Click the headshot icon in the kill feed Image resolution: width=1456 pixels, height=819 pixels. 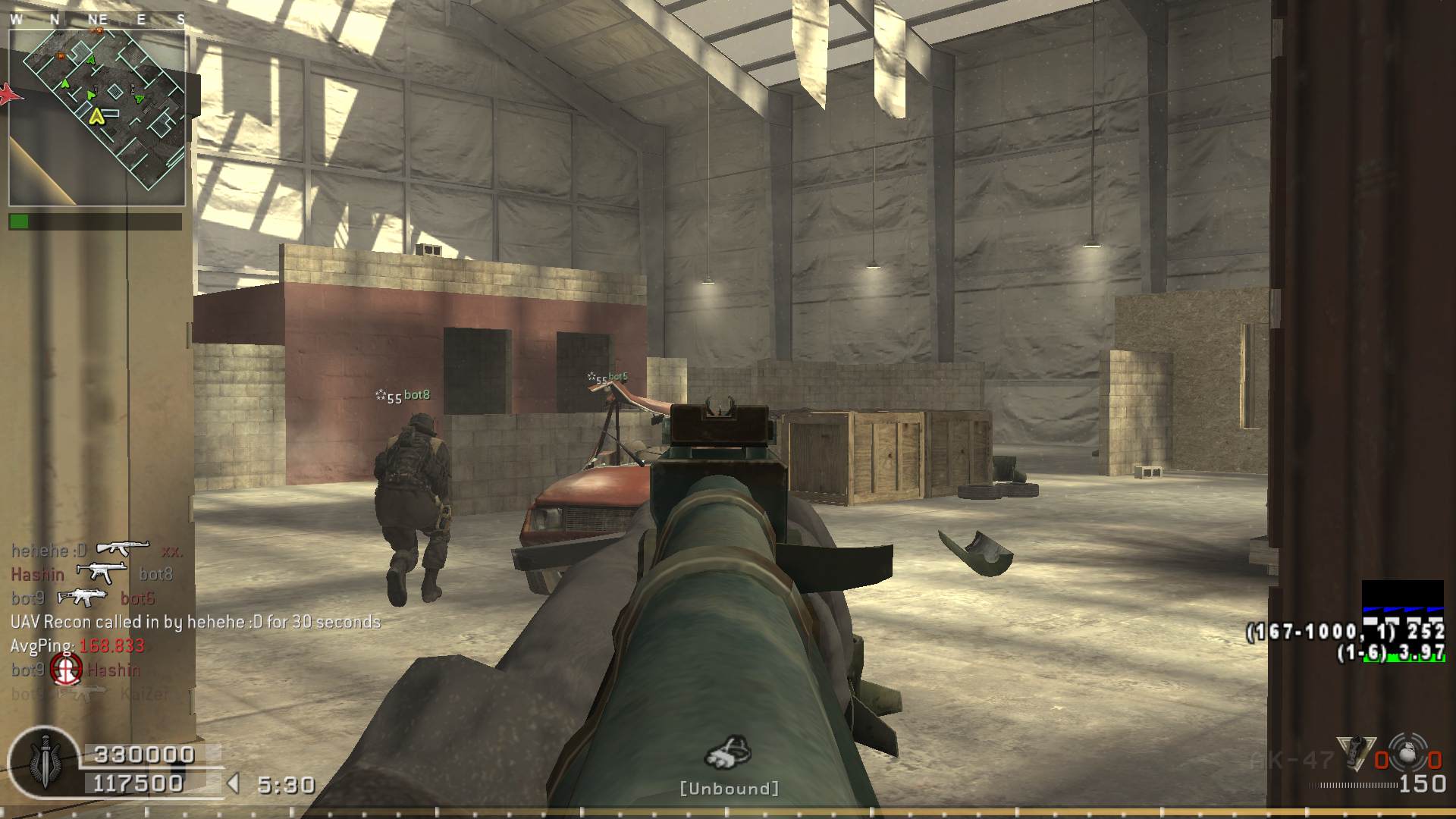point(66,670)
